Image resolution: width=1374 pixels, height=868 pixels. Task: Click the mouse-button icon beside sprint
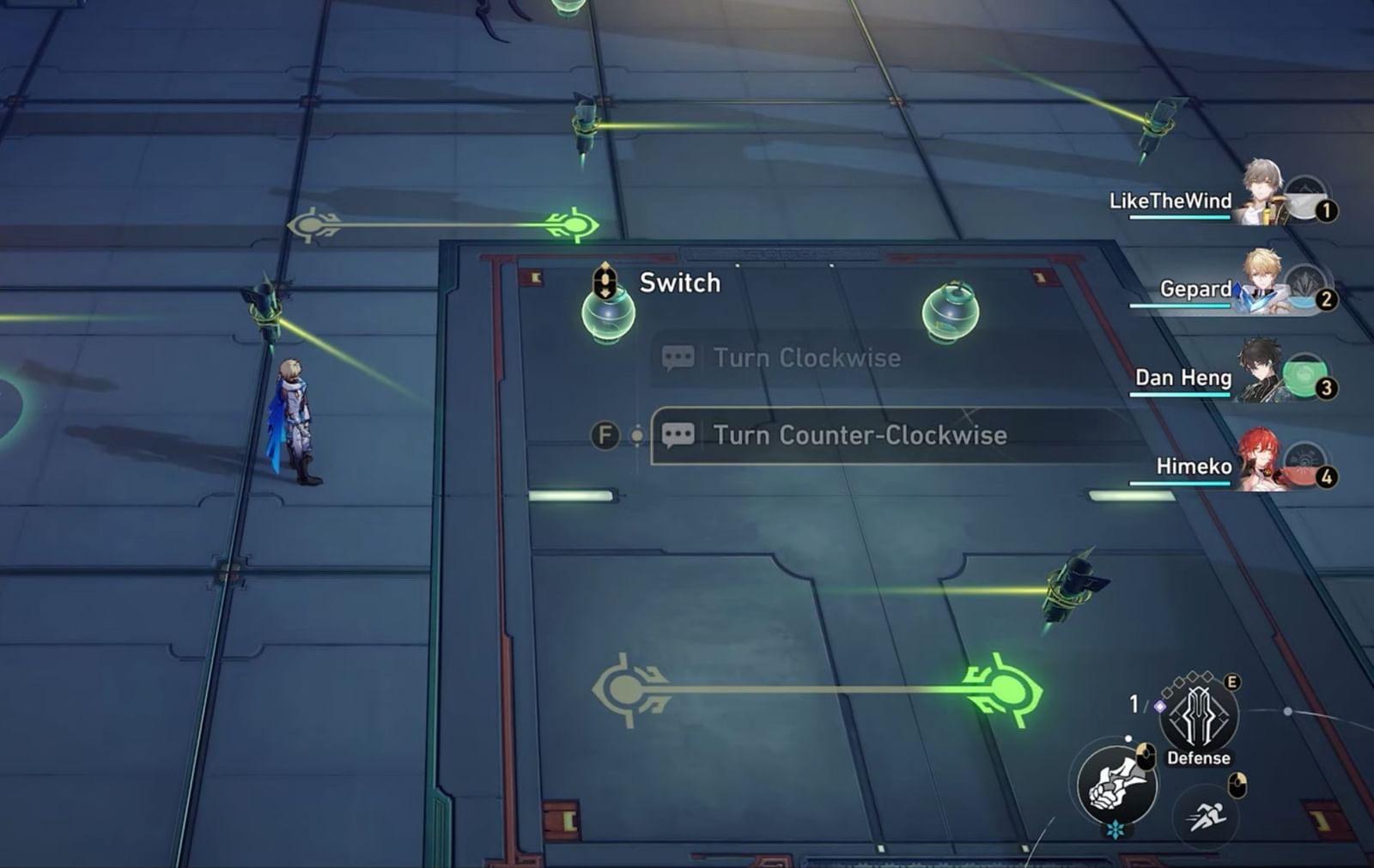pyautogui.click(x=1237, y=785)
